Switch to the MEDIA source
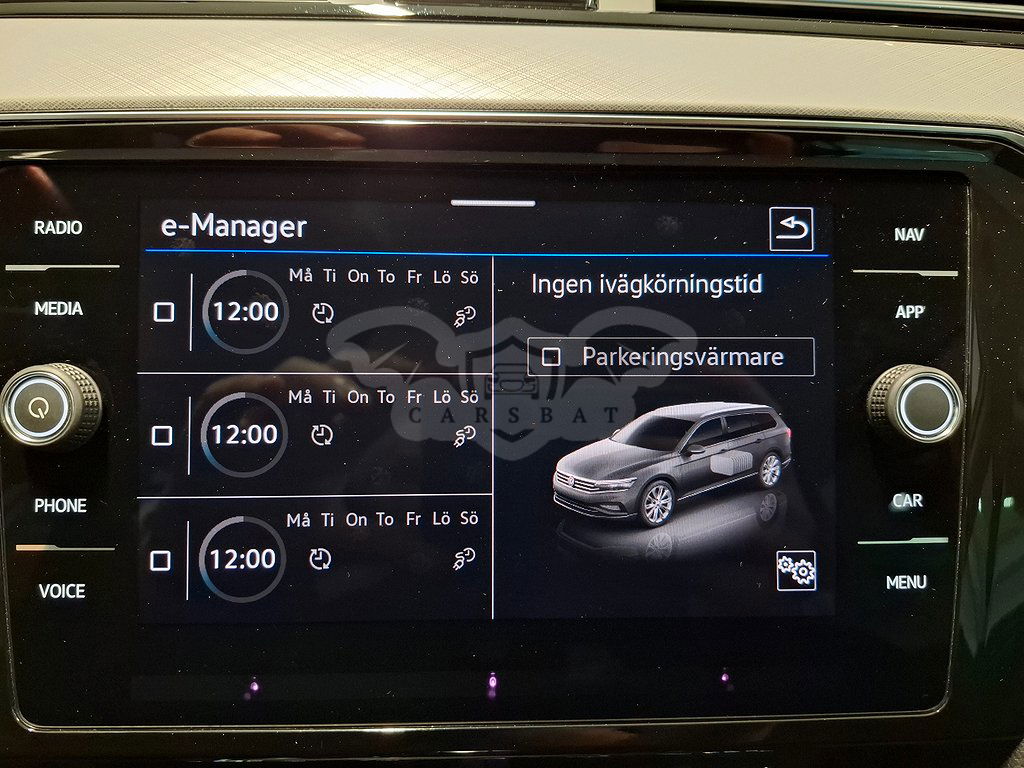The height and width of the screenshot is (768, 1024). (59, 309)
